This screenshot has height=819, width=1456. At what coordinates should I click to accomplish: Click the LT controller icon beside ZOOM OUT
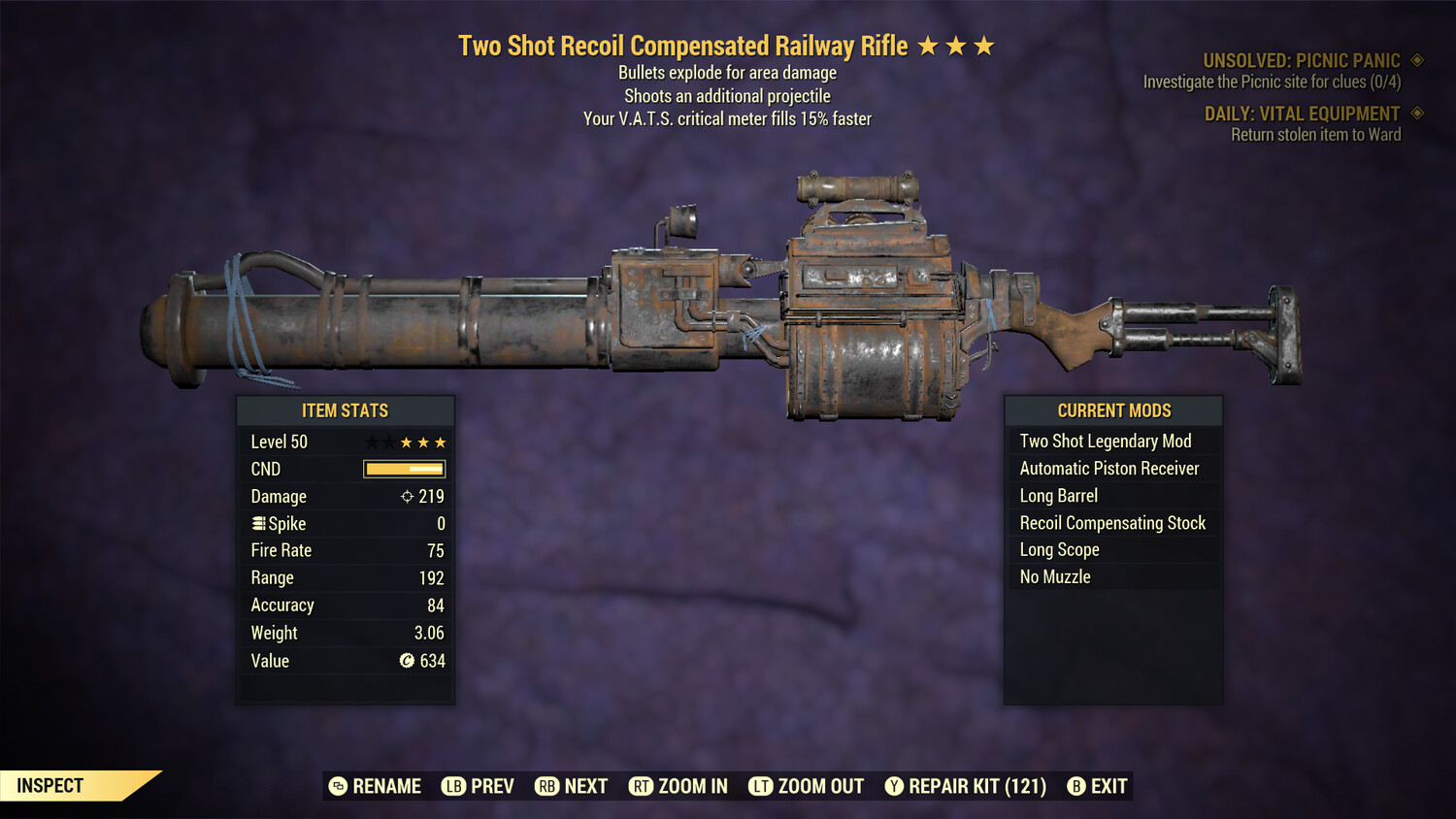point(761,786)
